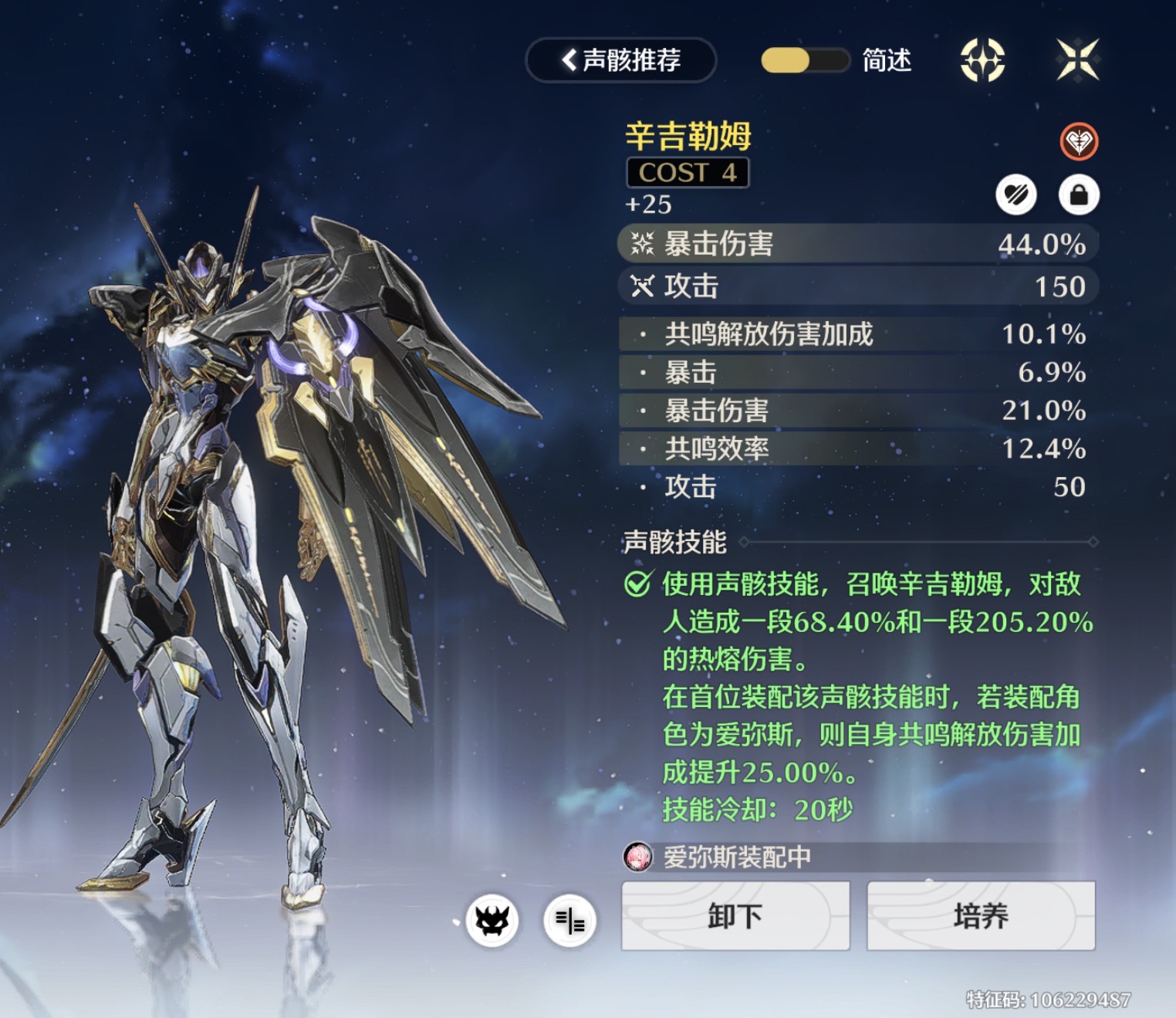Toggle the 简述 brief description switch
1176x1018 pixels.
pos(805,60)
